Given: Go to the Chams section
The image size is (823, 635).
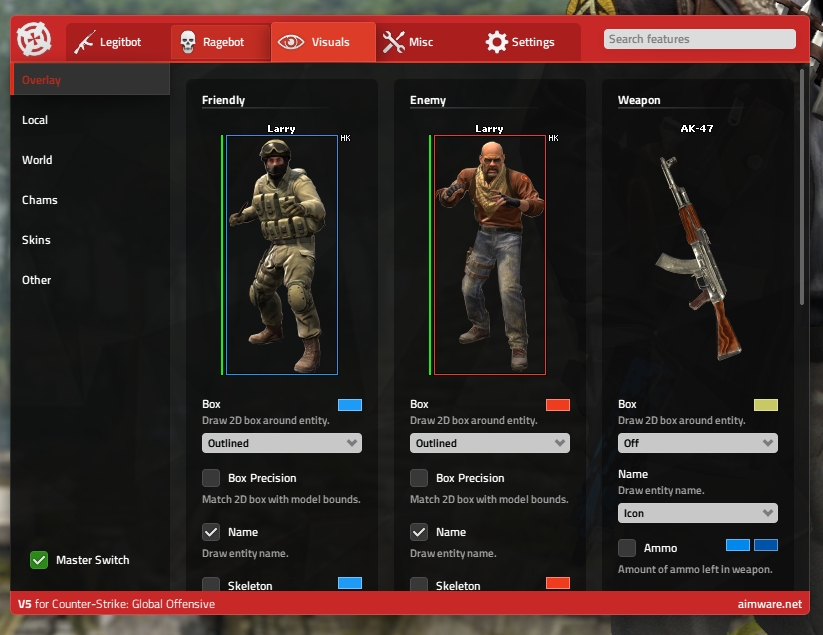Looking at the screenshot, I should point(40,200).
